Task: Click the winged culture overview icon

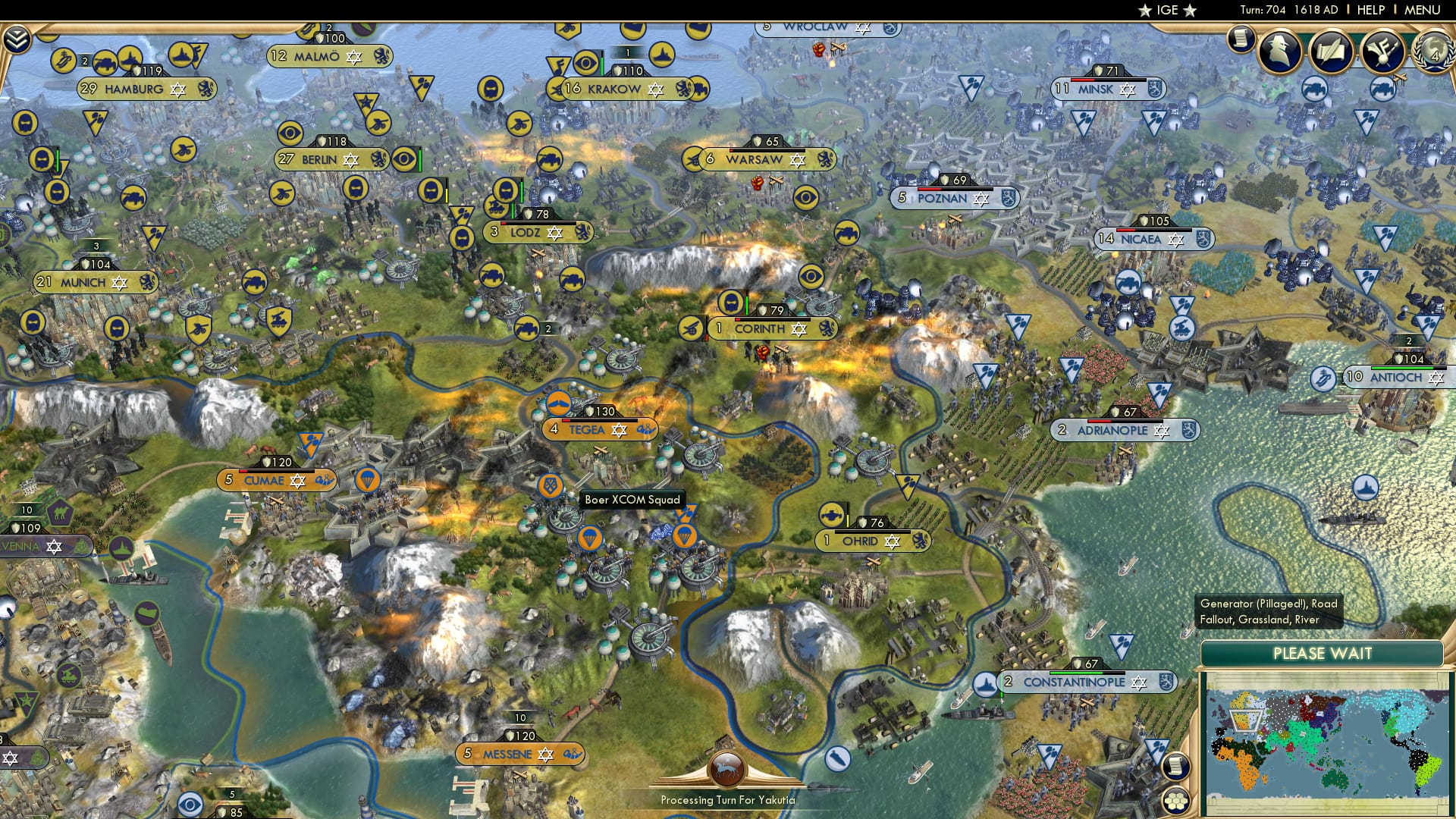Action: tap(1382, 52)
